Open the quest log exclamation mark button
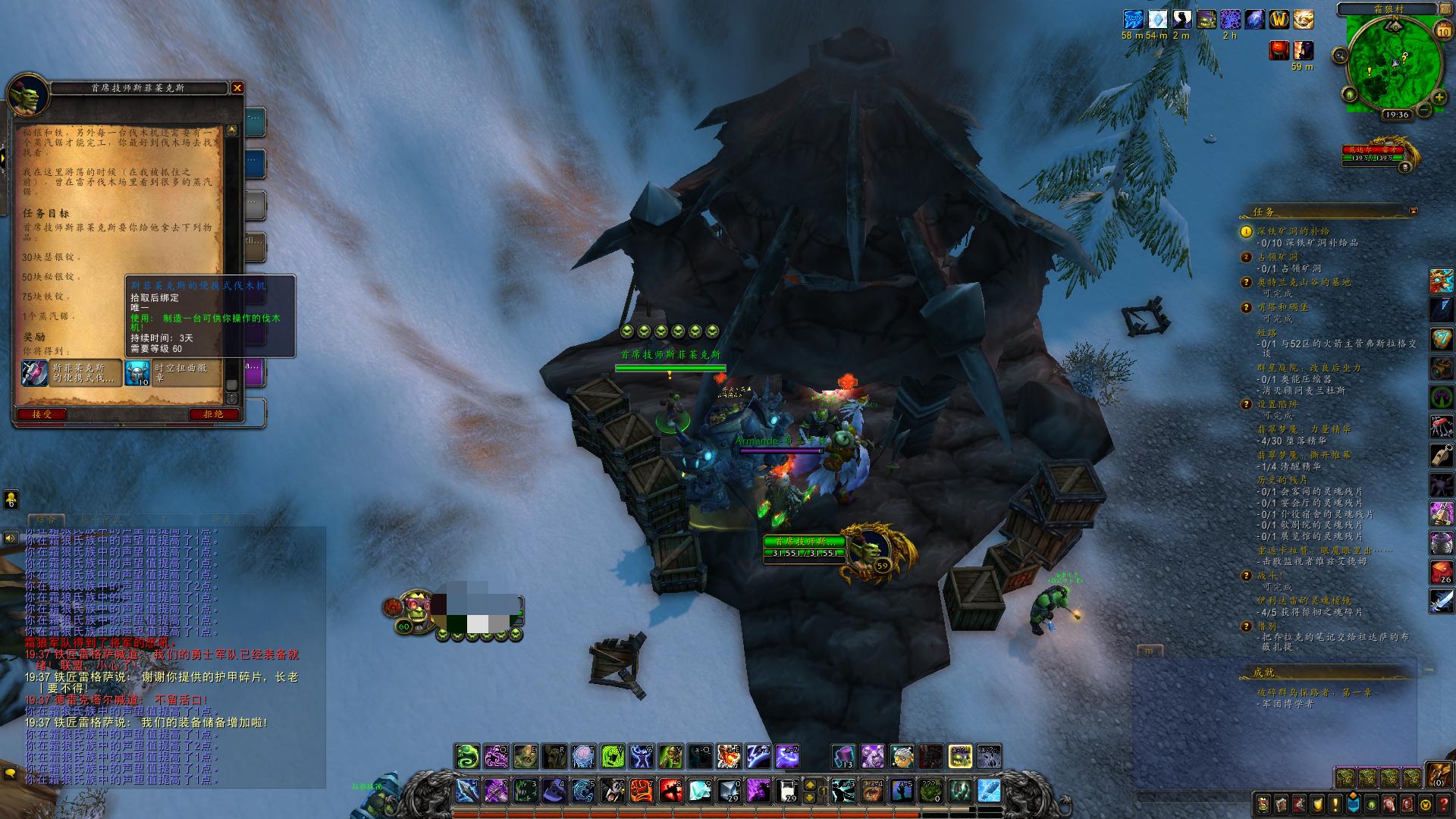 point(1335,804)
